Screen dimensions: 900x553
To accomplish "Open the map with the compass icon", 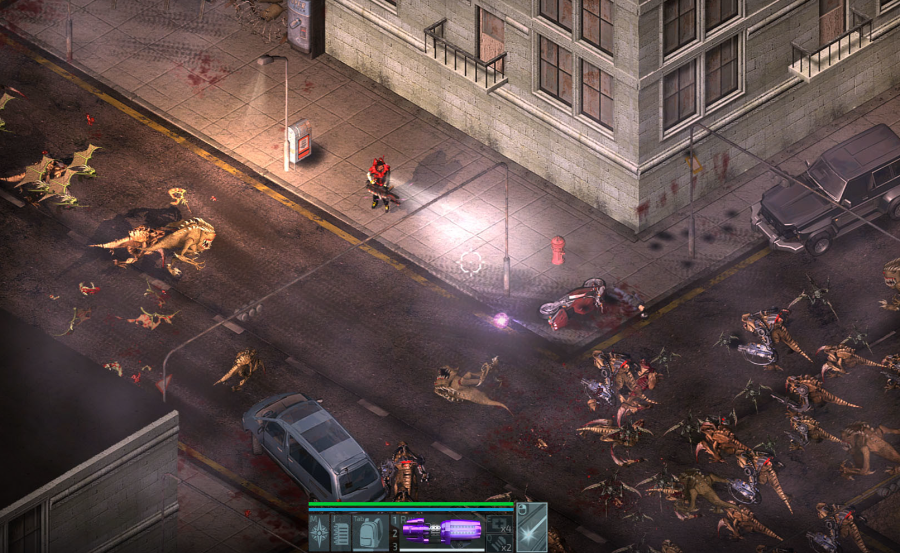I will pos(320,532).
